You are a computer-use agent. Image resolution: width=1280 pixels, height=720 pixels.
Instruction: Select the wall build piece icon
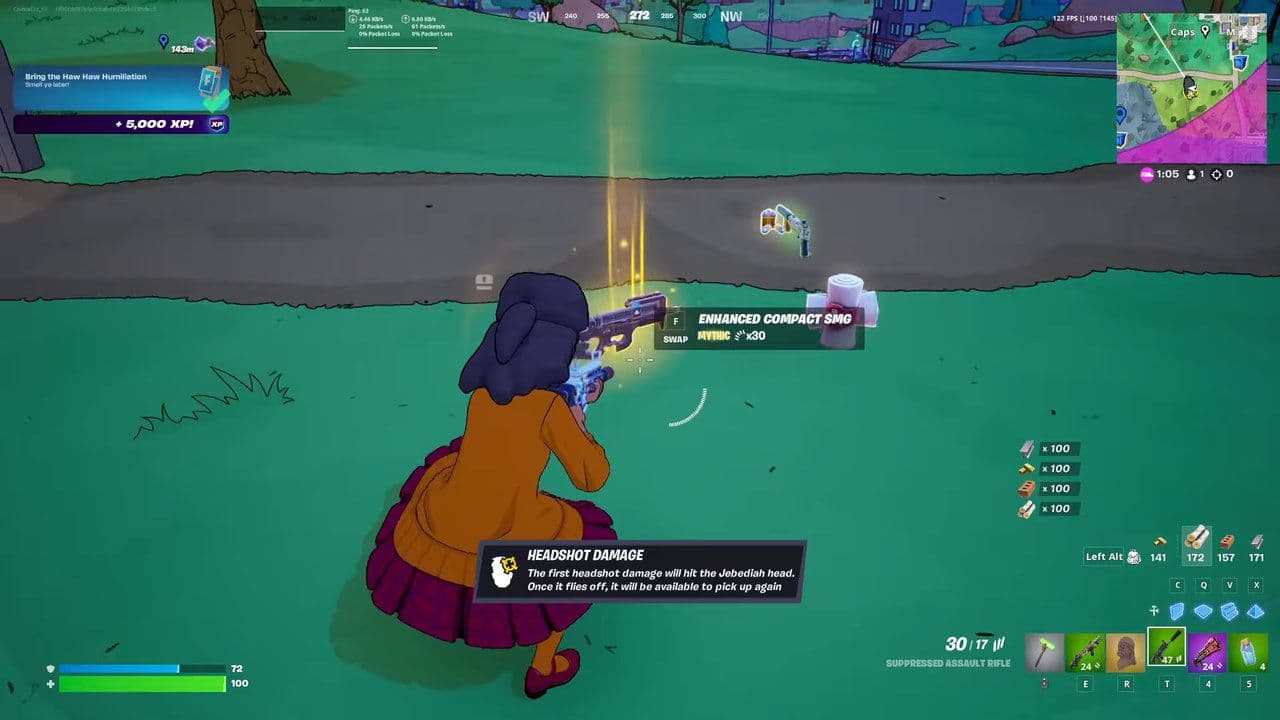pos(1178,611)
